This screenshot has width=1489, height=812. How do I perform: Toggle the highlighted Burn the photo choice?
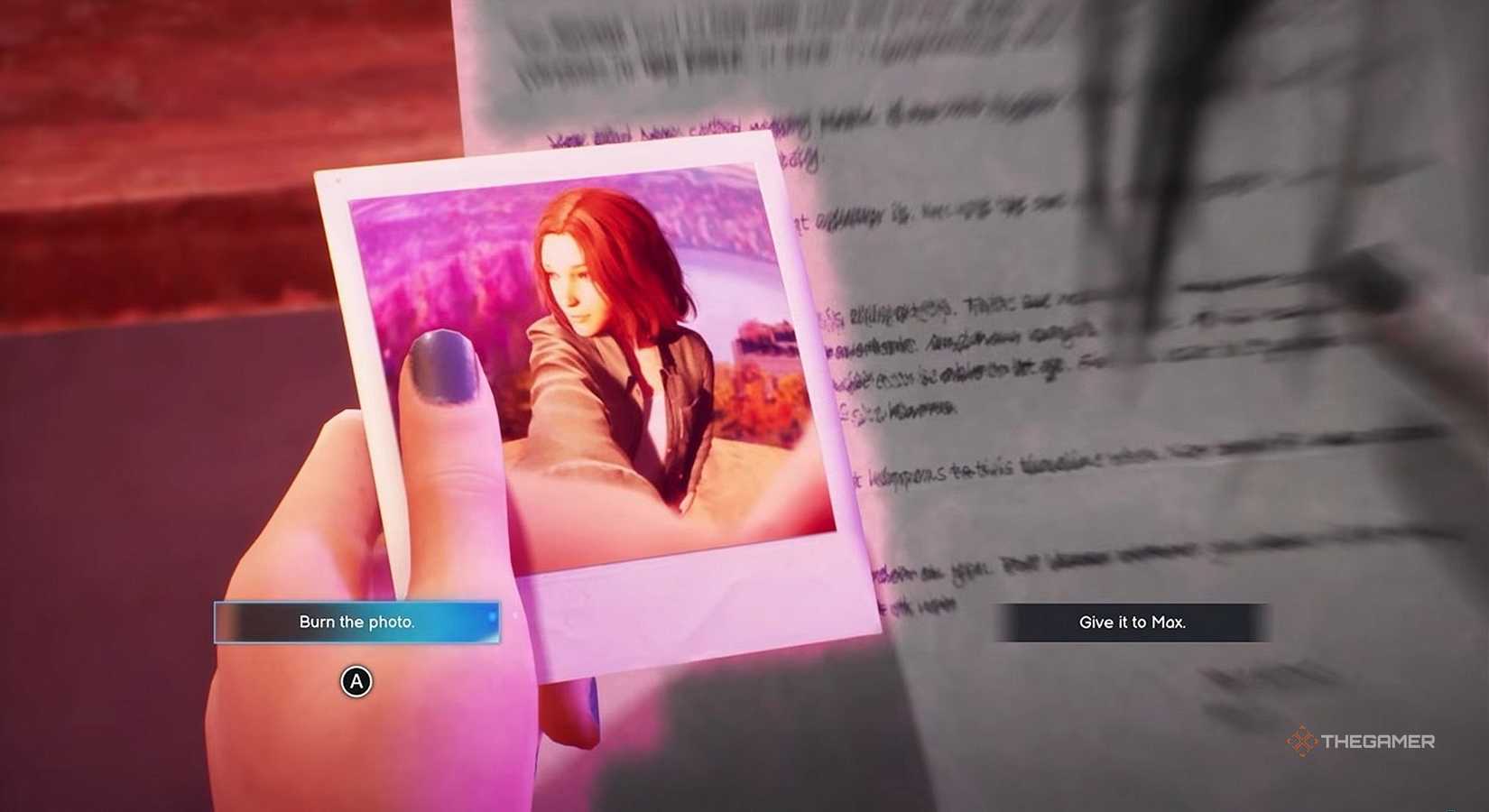point(356,622)
